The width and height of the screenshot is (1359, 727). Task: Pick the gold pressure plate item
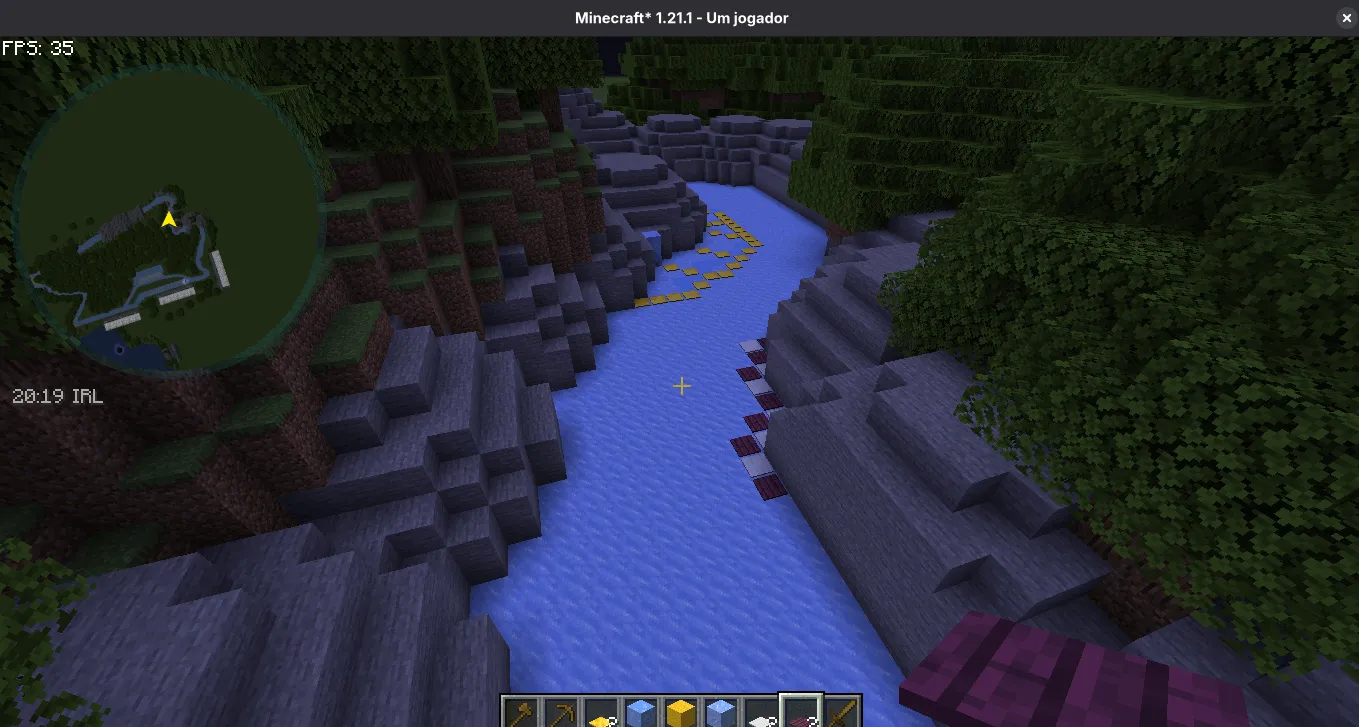[603, 712]
